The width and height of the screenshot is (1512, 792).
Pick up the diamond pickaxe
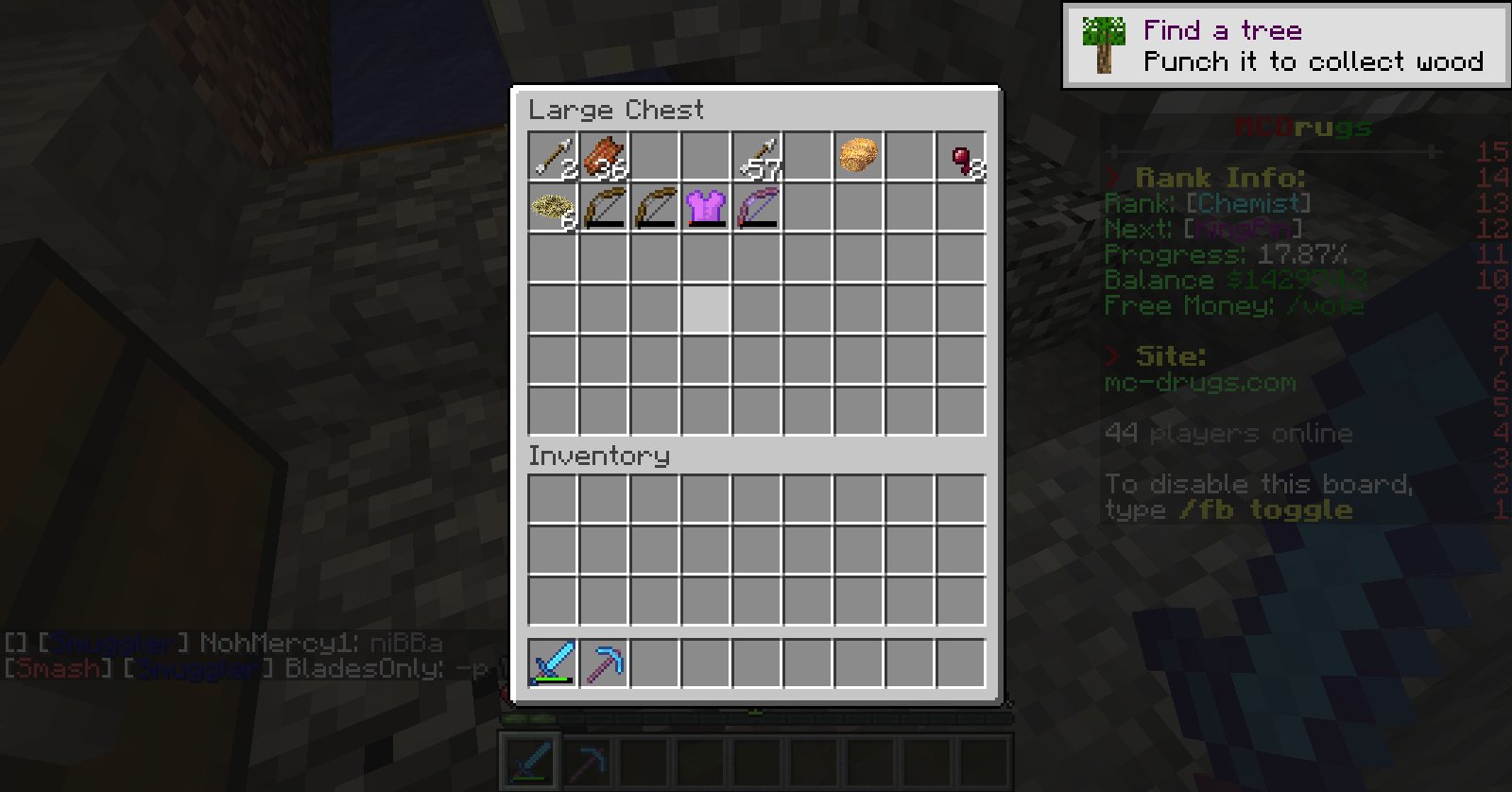pyautogui.click(x=604, y=663)
